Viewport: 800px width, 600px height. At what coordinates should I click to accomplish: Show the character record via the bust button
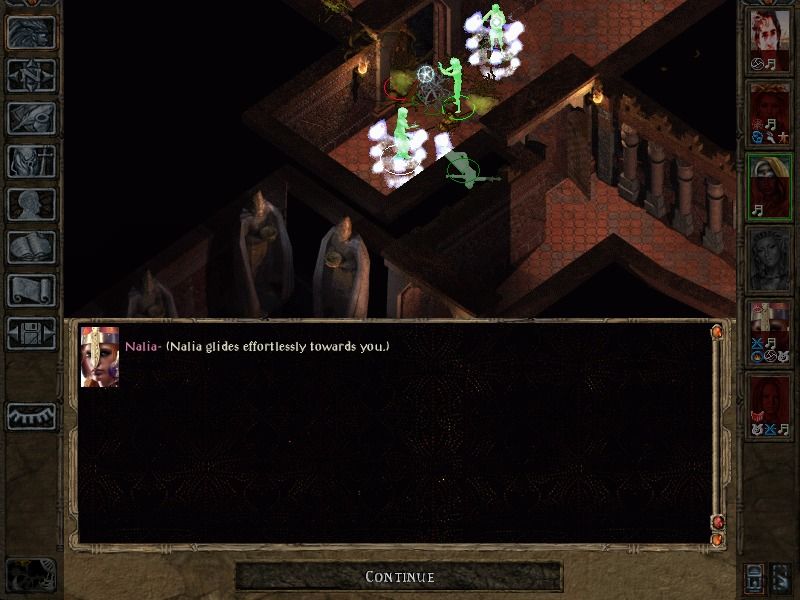point(31,204)
